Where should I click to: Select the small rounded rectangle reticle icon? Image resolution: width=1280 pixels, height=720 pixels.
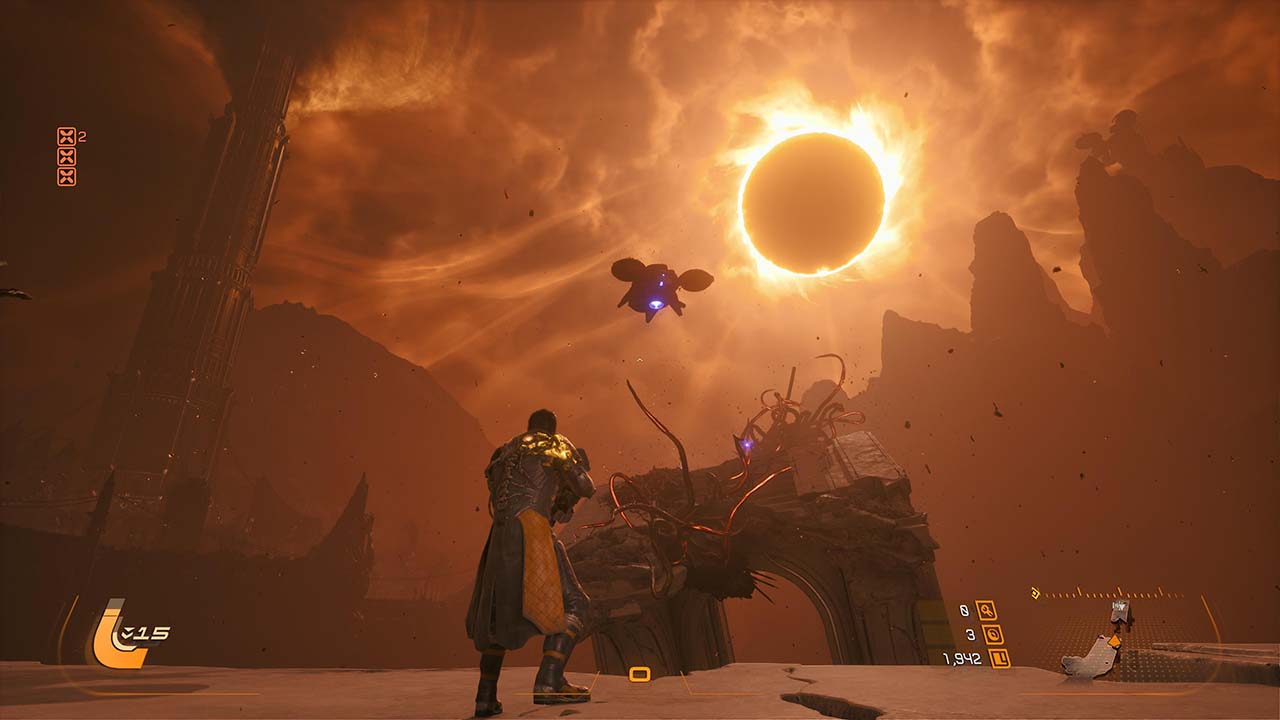click(x=640, y=674)
